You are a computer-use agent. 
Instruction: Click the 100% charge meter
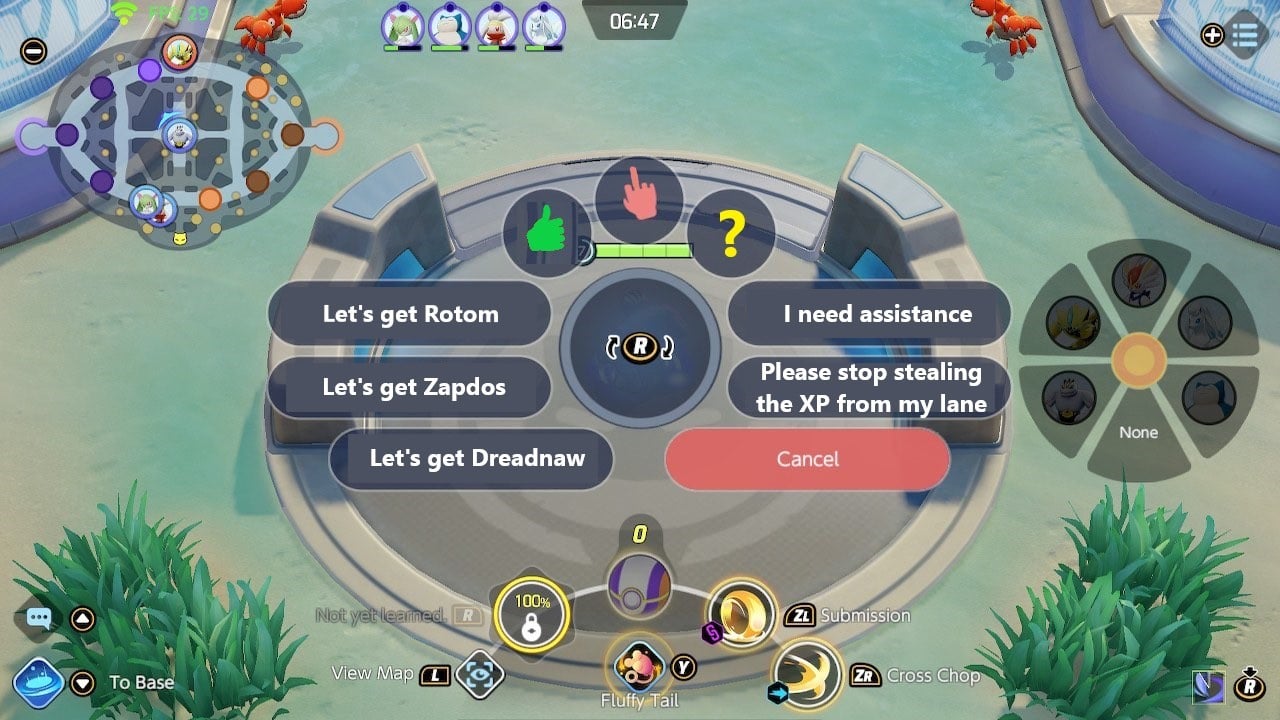coord(533,613)
